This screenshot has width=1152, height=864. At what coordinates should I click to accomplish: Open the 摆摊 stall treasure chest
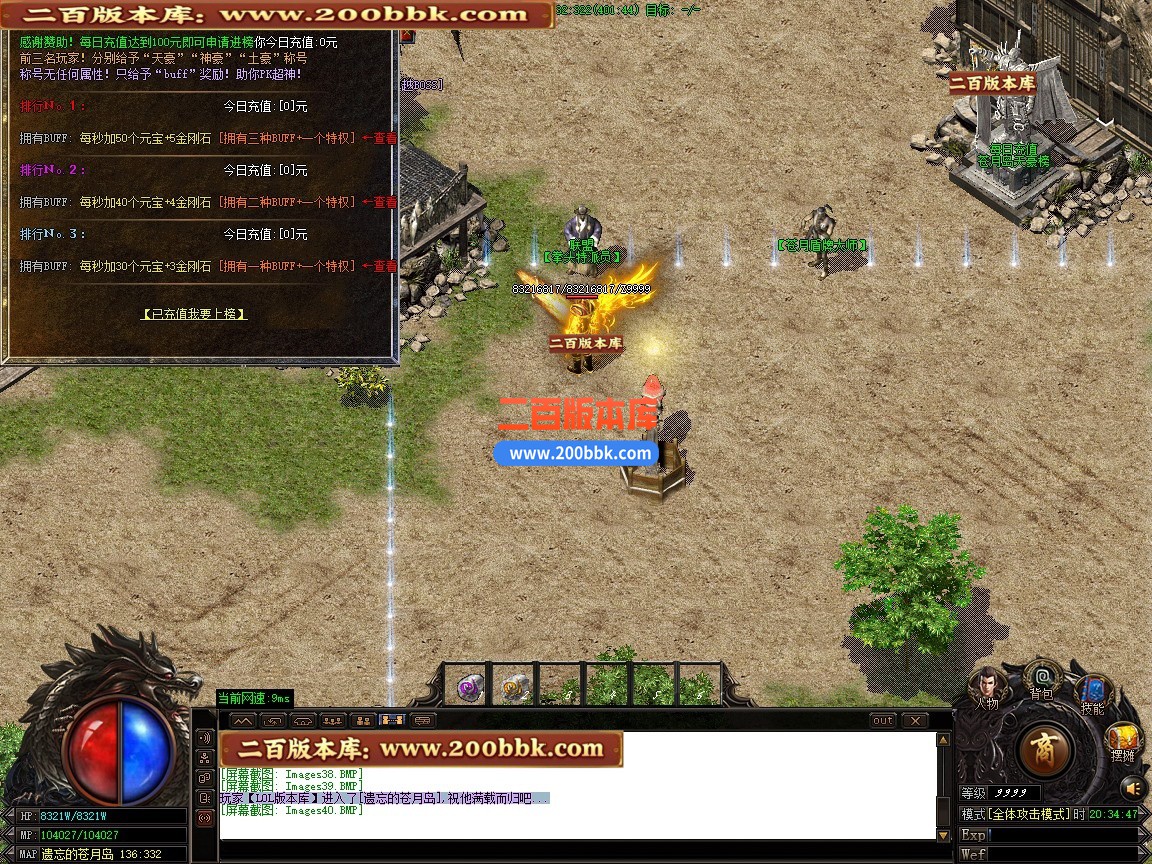click(x=1123, y=740)
